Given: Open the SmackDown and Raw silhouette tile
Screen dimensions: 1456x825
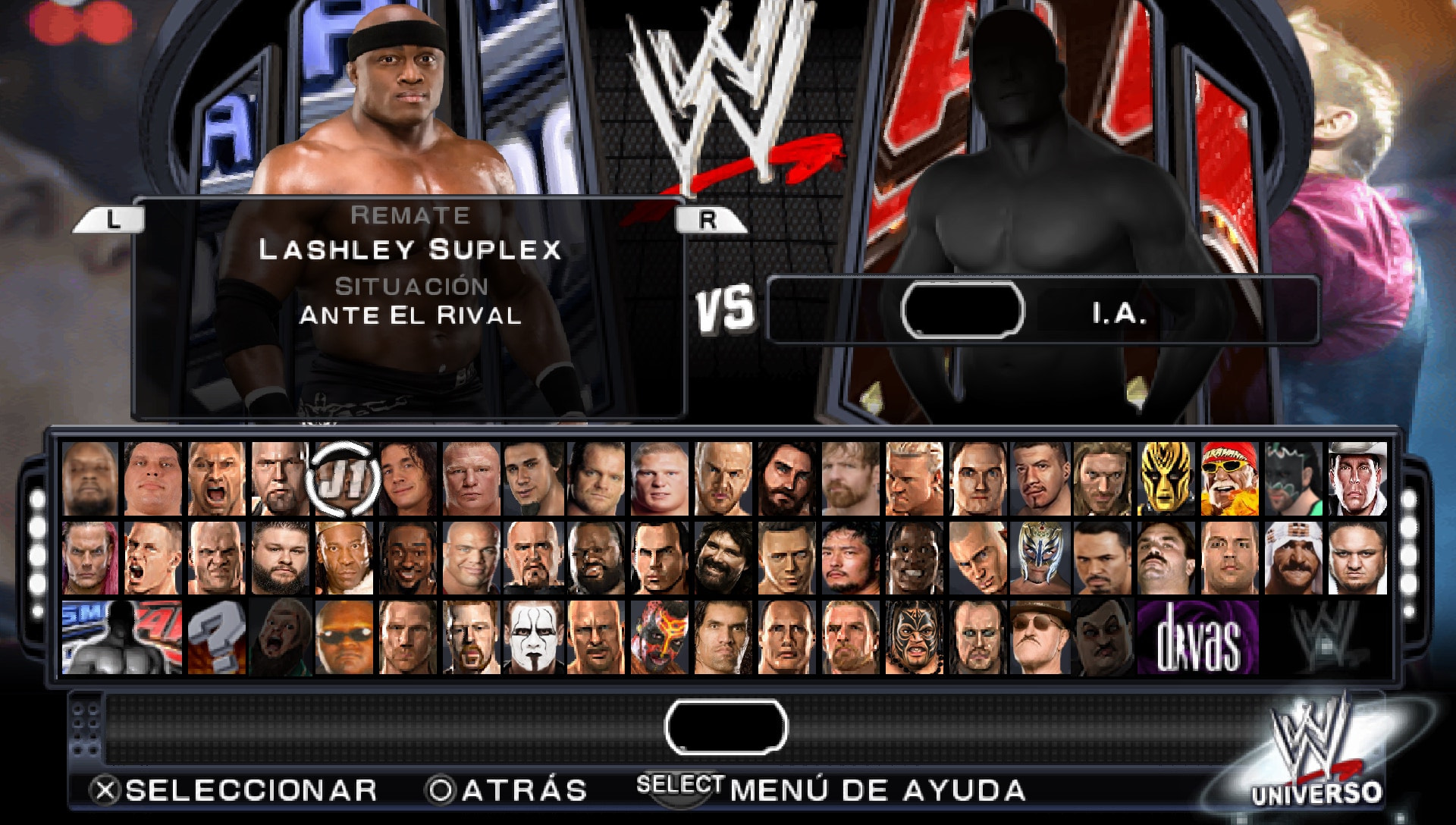Looking at the screenshot, I should (121, 638).
